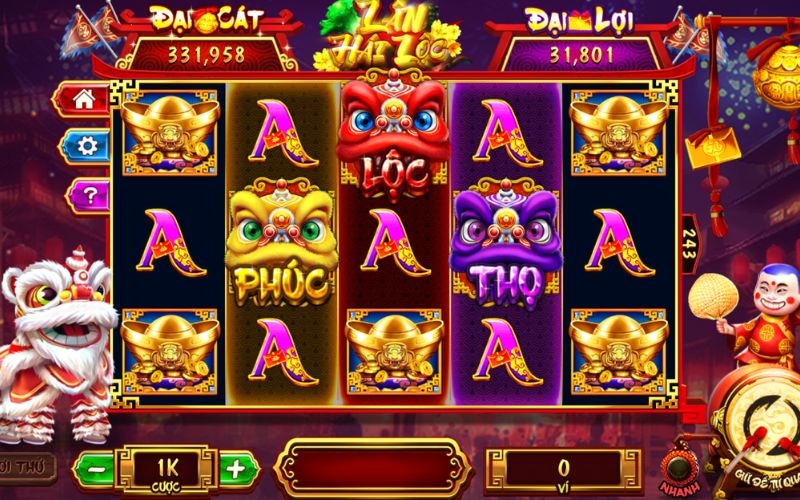Increase the bet with the plus button
Viewport: 800px width, 500px height.
coord(234,468)
